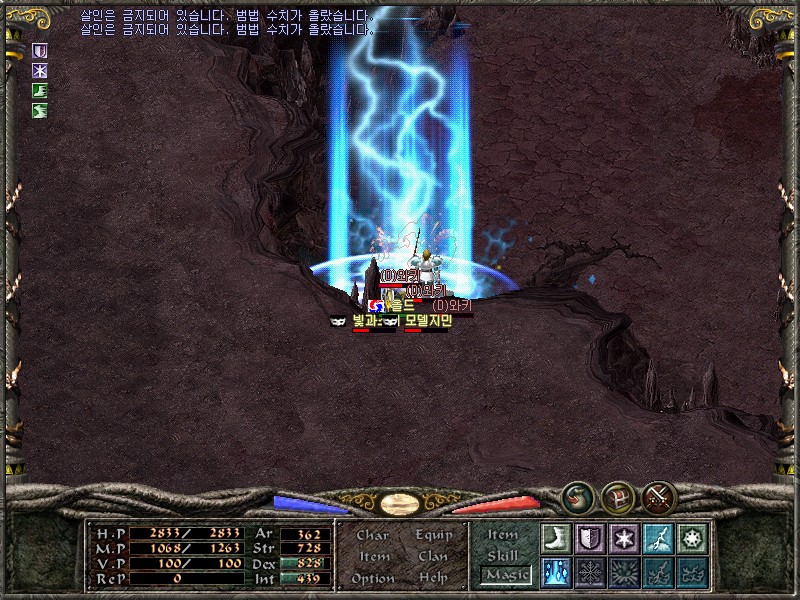Image resolution: width=800 pixels, height=600 pixels.
Task: Open the Option menu
Action: [373, 578]
